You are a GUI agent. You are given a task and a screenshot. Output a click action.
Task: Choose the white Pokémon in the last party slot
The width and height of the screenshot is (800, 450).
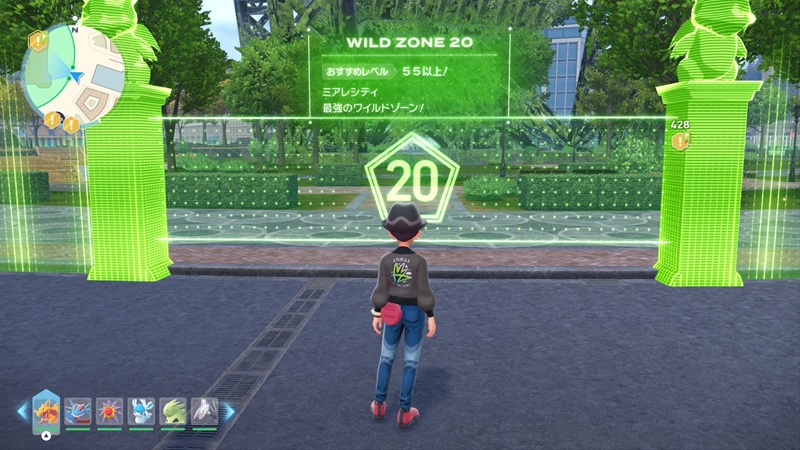pyautogui.click(x=203, y=410)
